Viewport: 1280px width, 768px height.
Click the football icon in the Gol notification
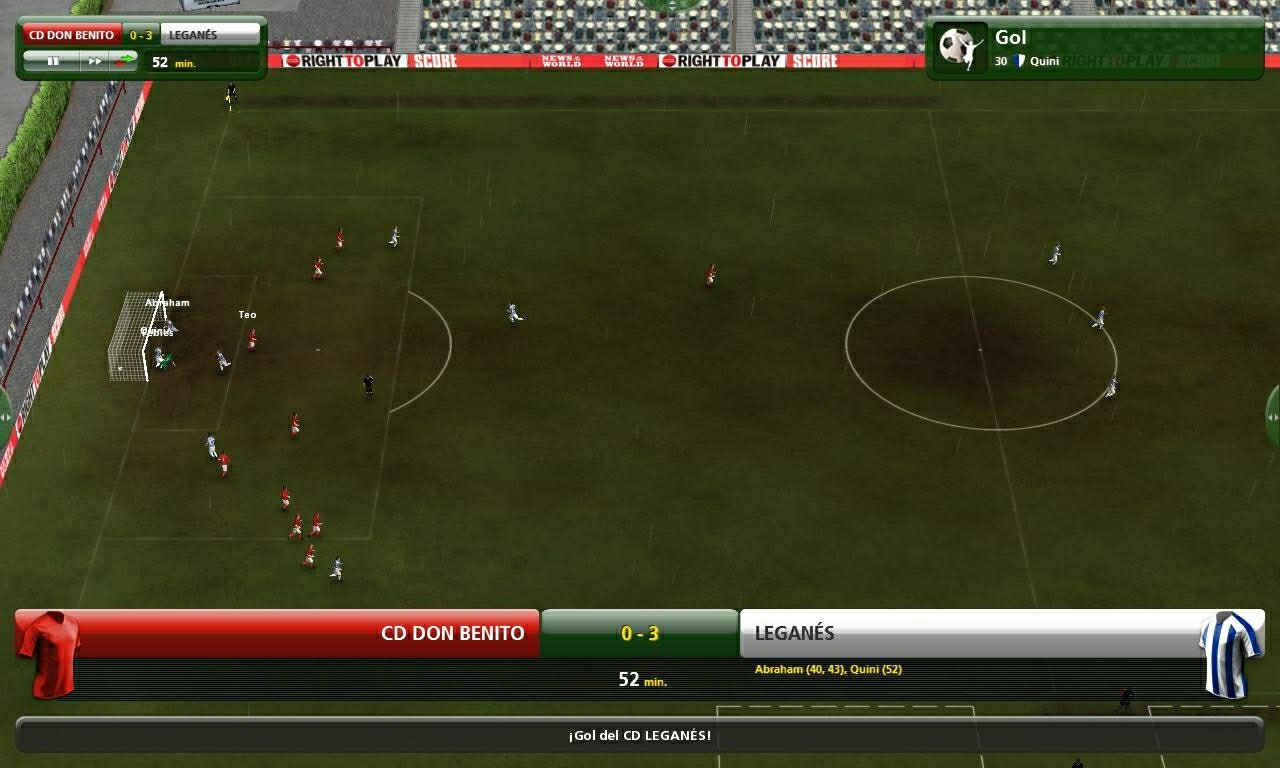pos(958,45)
